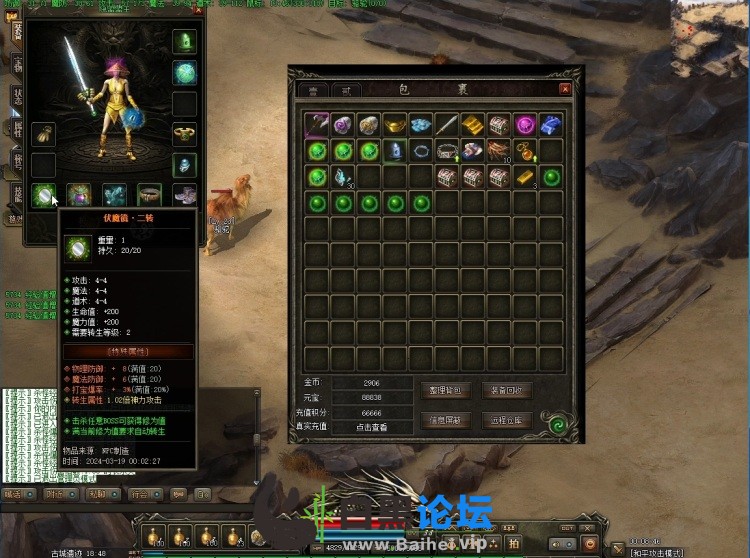The width and height of the screenshot is (750, 558).
Task: Select the equipped belt slot
Action: (149, 193)
